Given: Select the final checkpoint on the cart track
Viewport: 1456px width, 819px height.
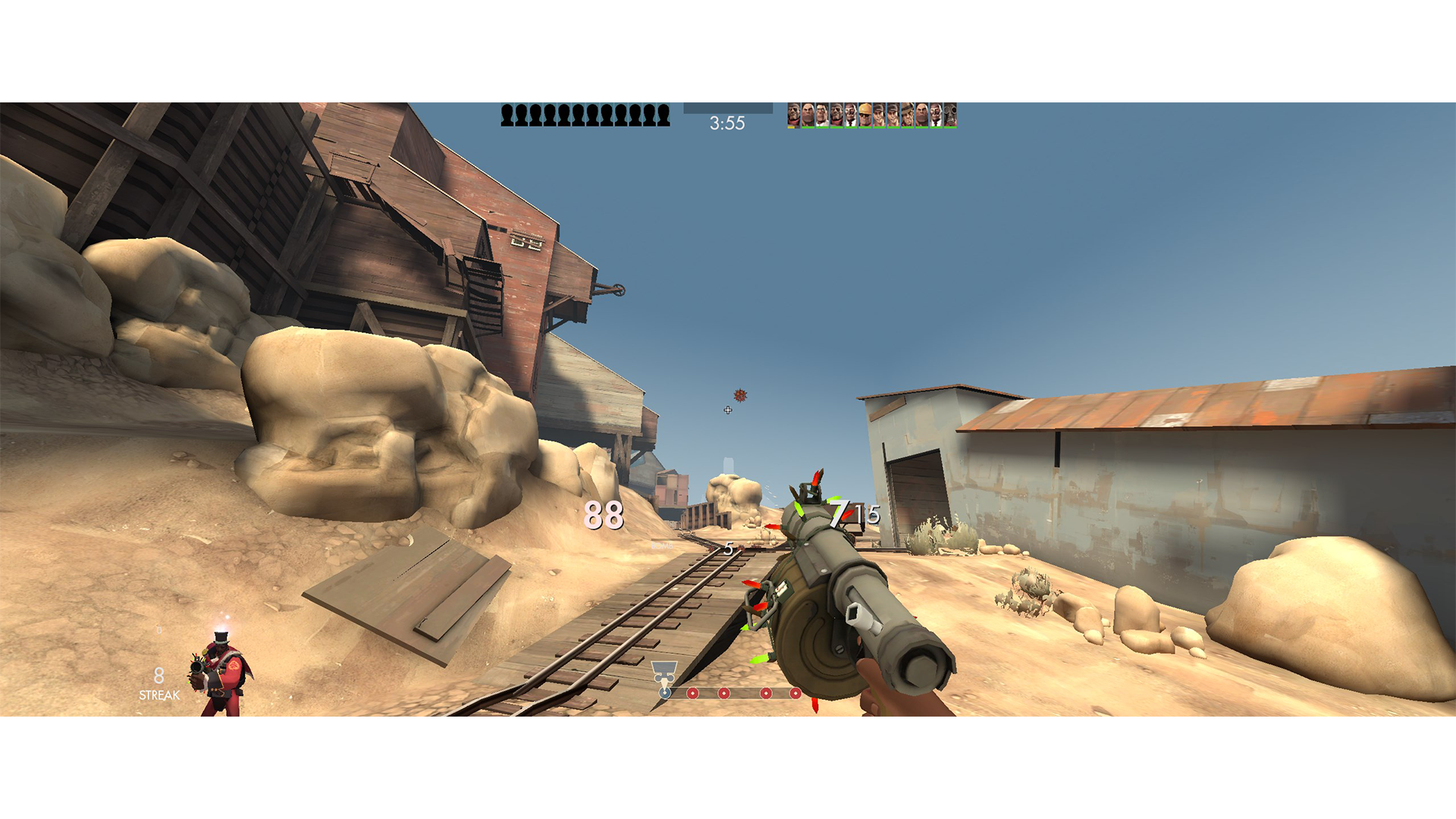Looking at the screenshot, I should pyautogui.click(x=795, y=693).
